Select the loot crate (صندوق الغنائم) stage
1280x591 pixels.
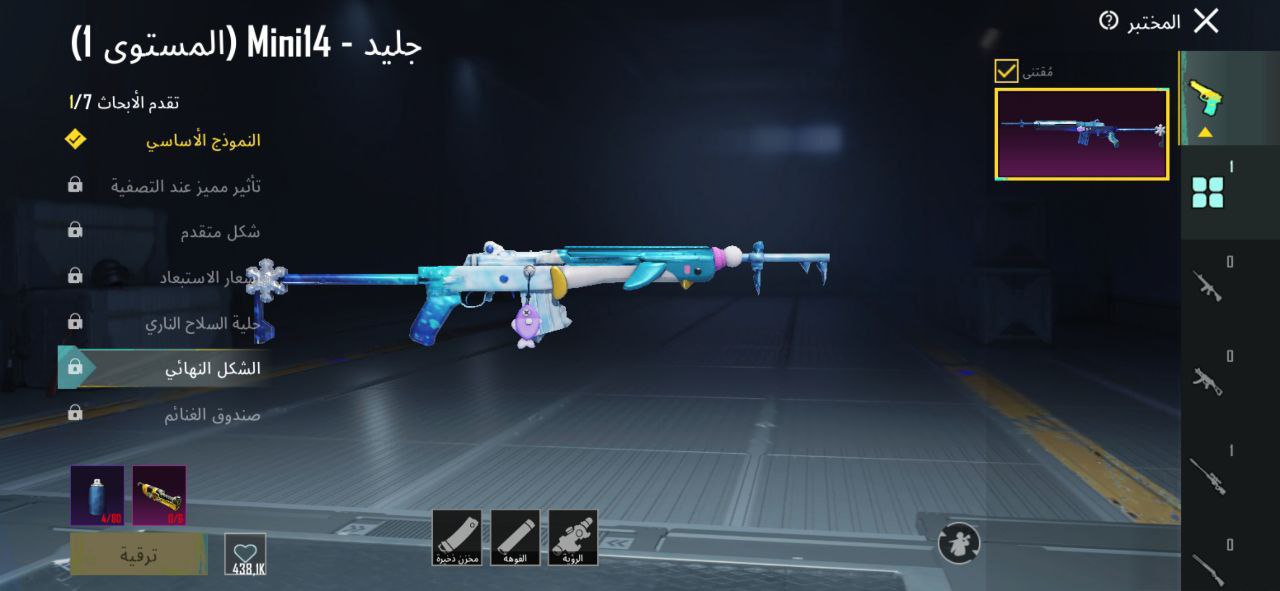[x=212, y=414]
